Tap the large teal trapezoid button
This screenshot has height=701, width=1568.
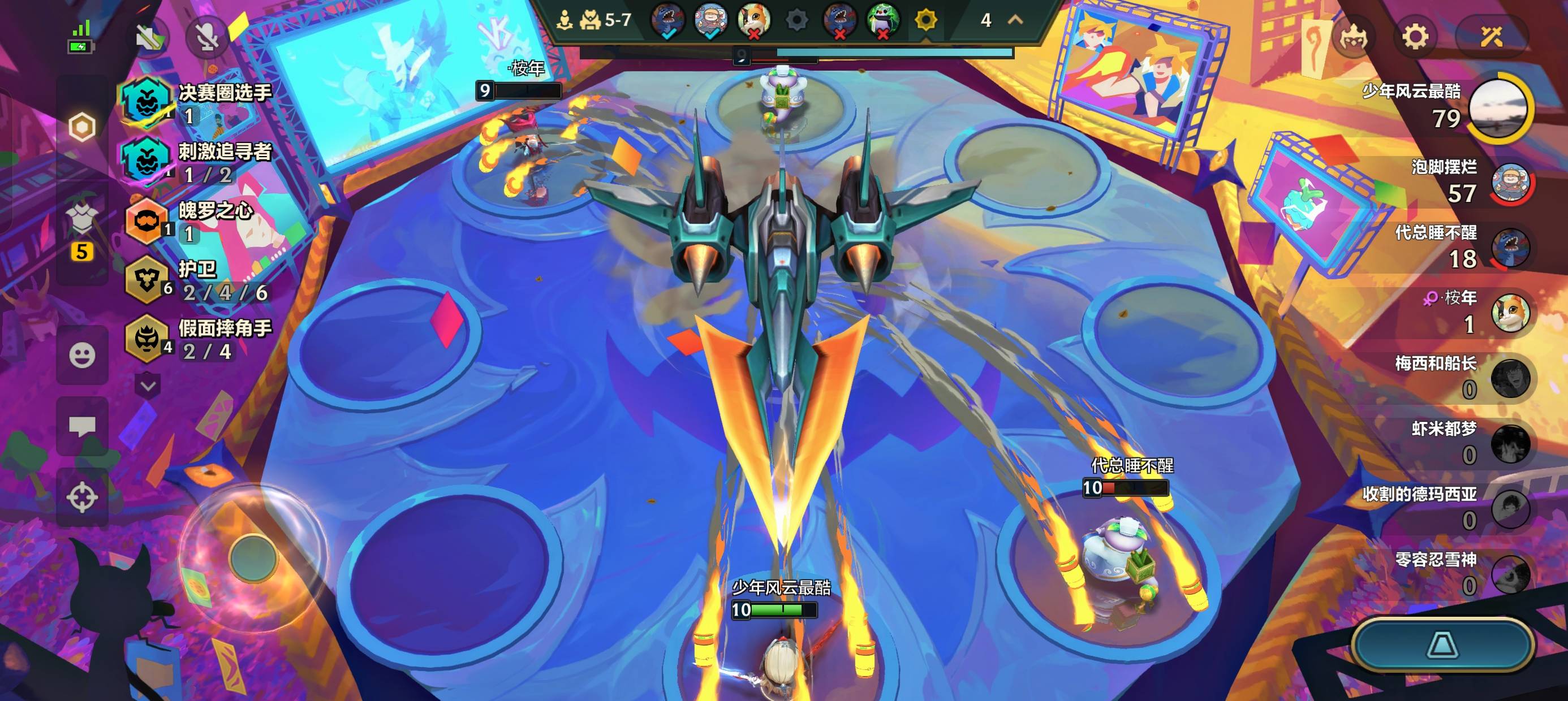click(1442, 645)
